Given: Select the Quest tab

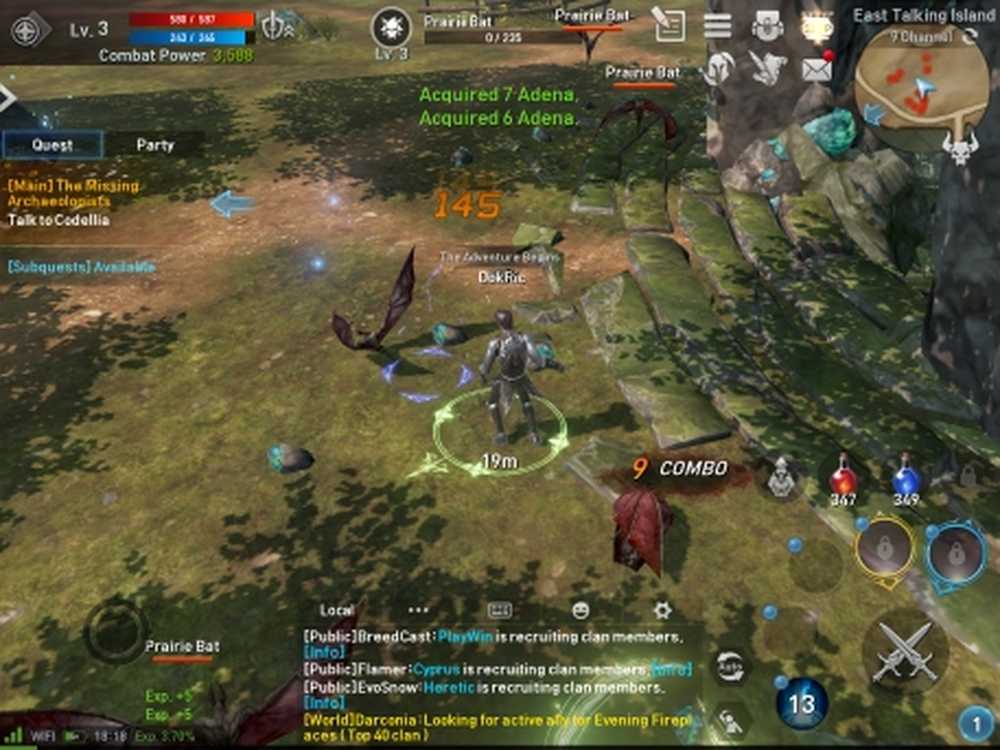Looking at the screenshot, I should click(52, 145).
